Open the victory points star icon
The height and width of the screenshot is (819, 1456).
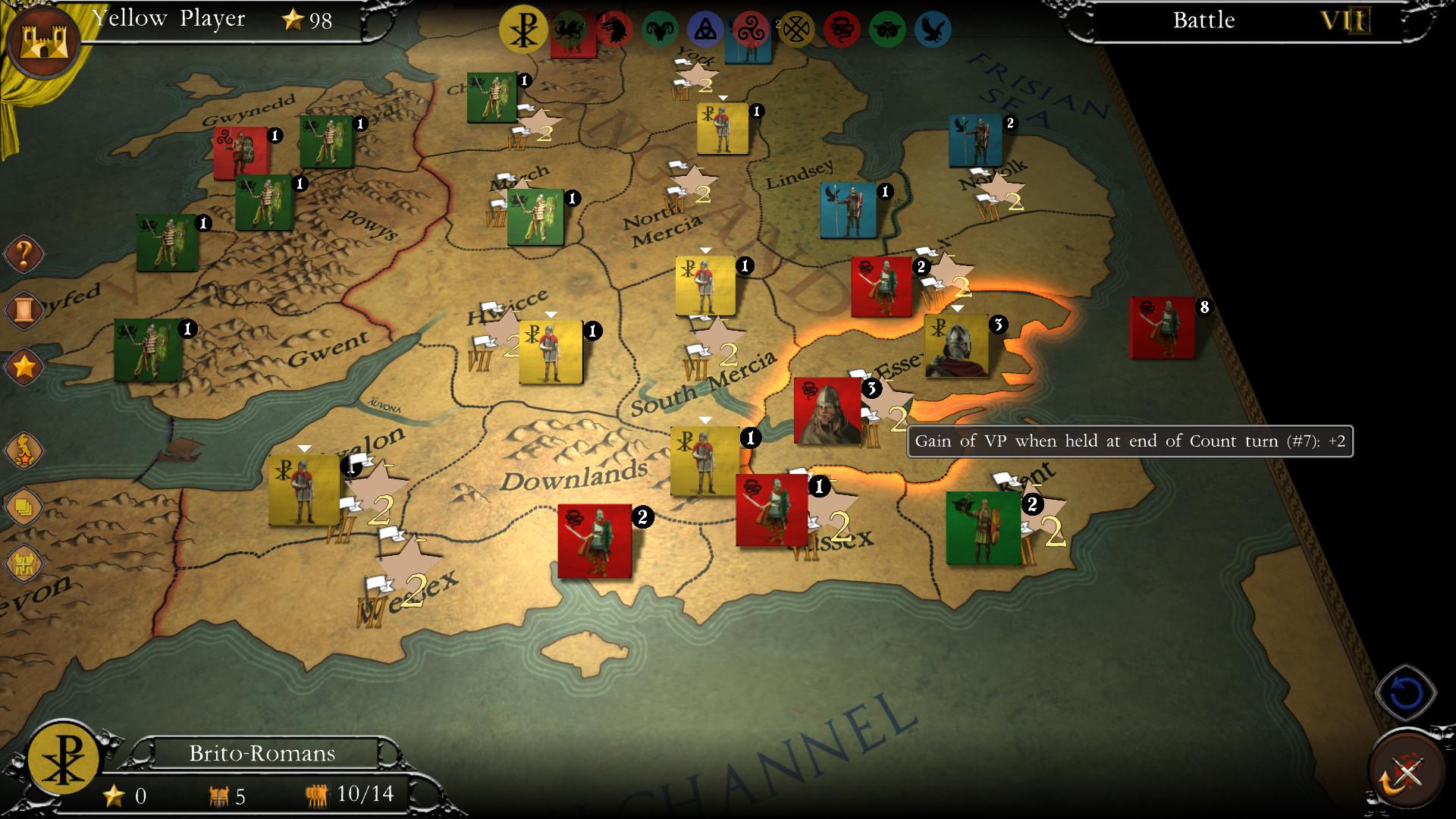coord(23,366)
